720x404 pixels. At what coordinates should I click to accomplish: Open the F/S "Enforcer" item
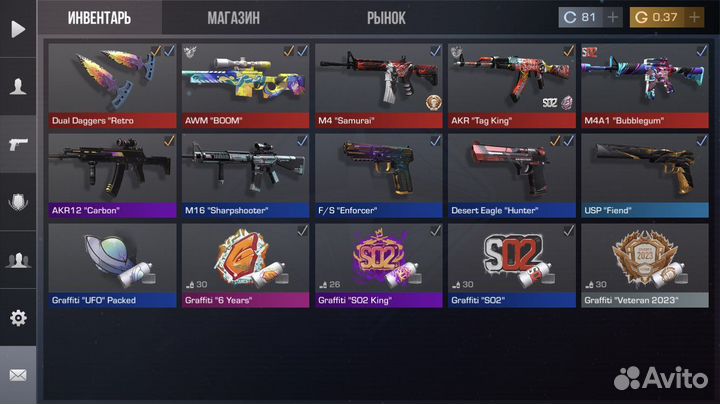[x=378, y=175]
